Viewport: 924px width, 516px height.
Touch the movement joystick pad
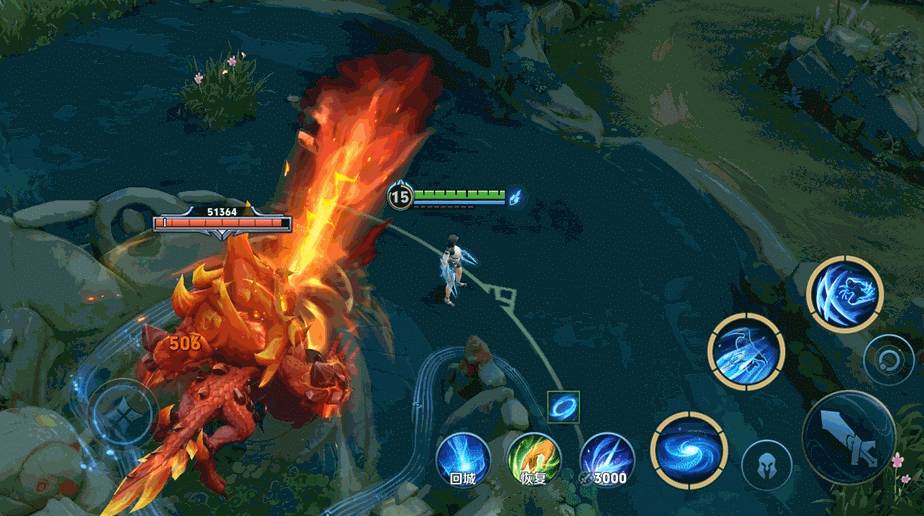[x=124, y=412]
